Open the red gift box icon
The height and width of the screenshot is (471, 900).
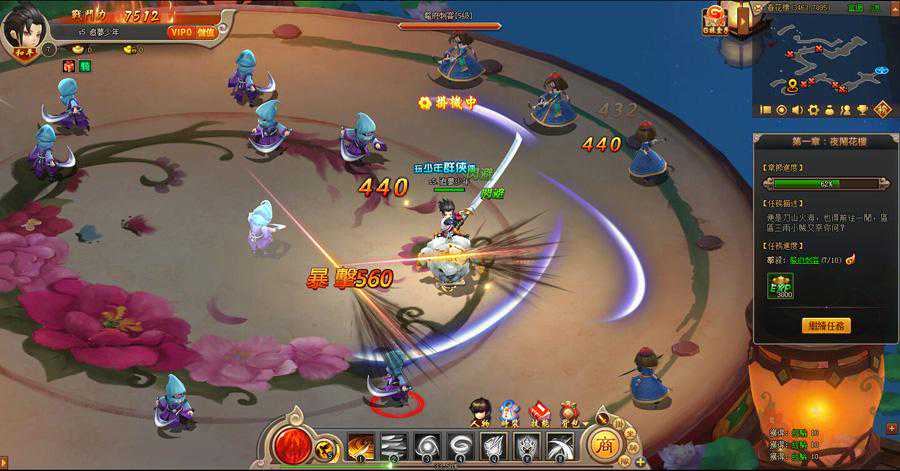(69, 66)
